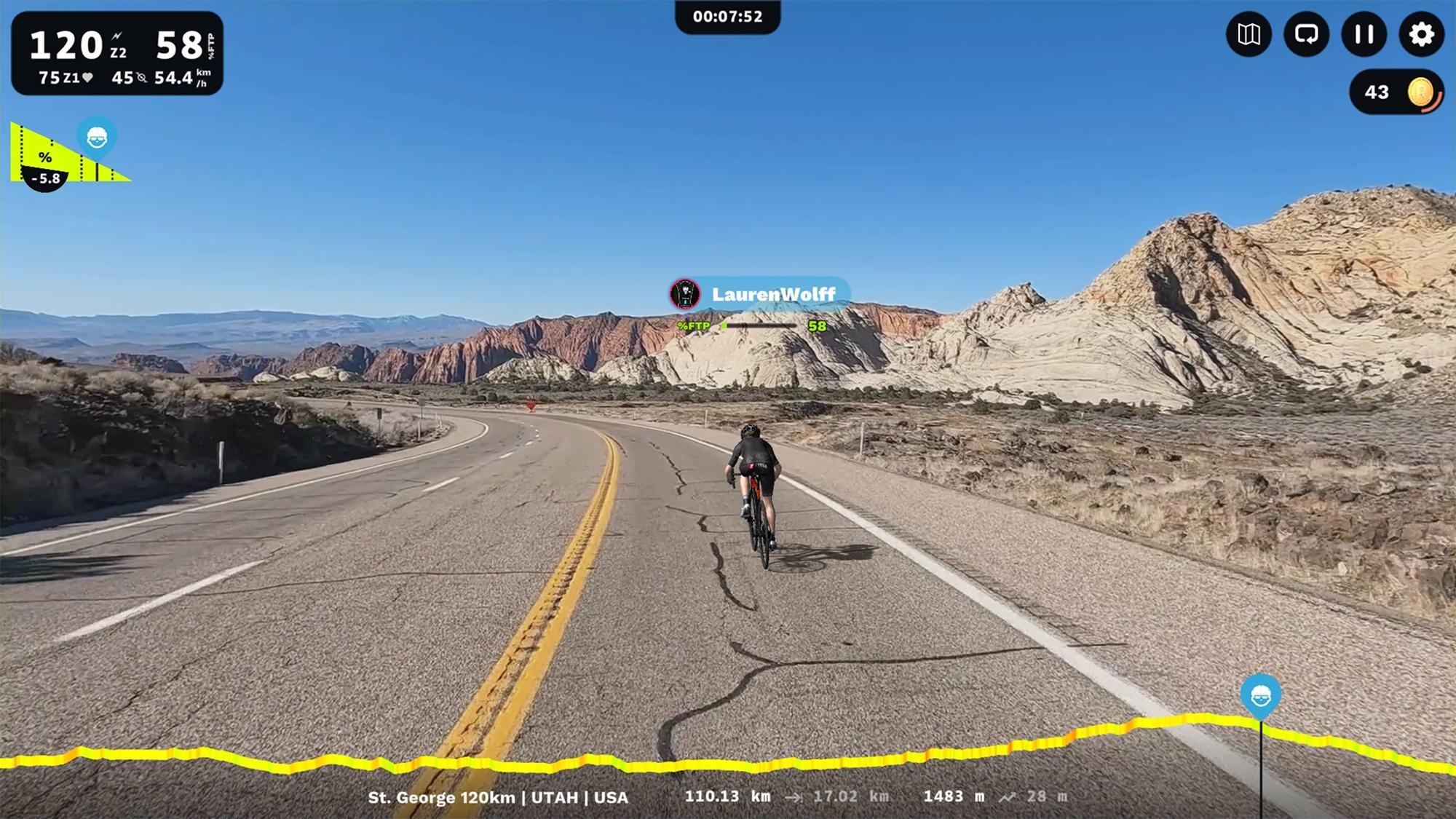Screen dimensions: 1456x819
Task: Click the power and speed stats panel
Action: point(117,53)
